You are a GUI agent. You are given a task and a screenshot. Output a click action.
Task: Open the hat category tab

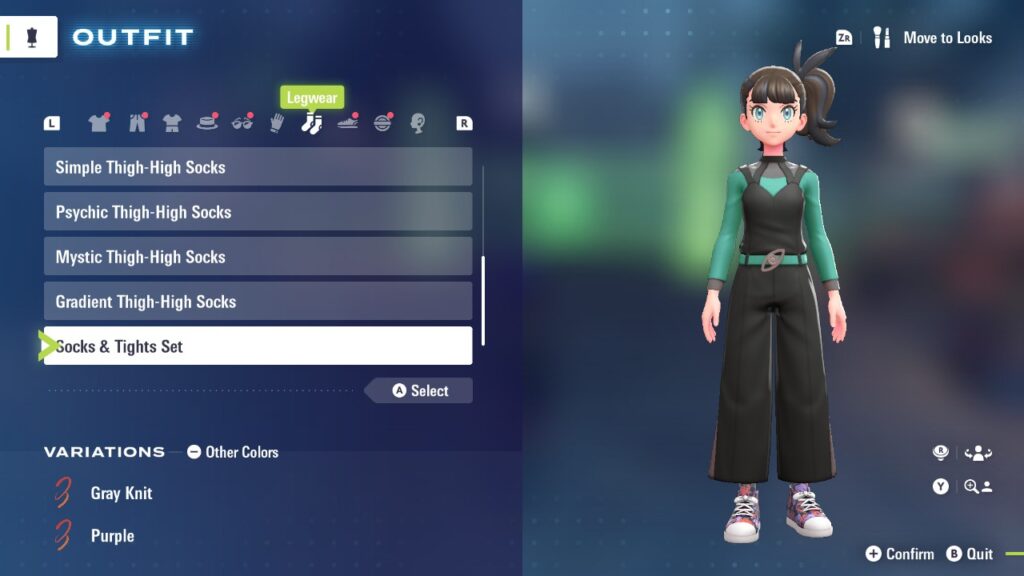[207, 123]
